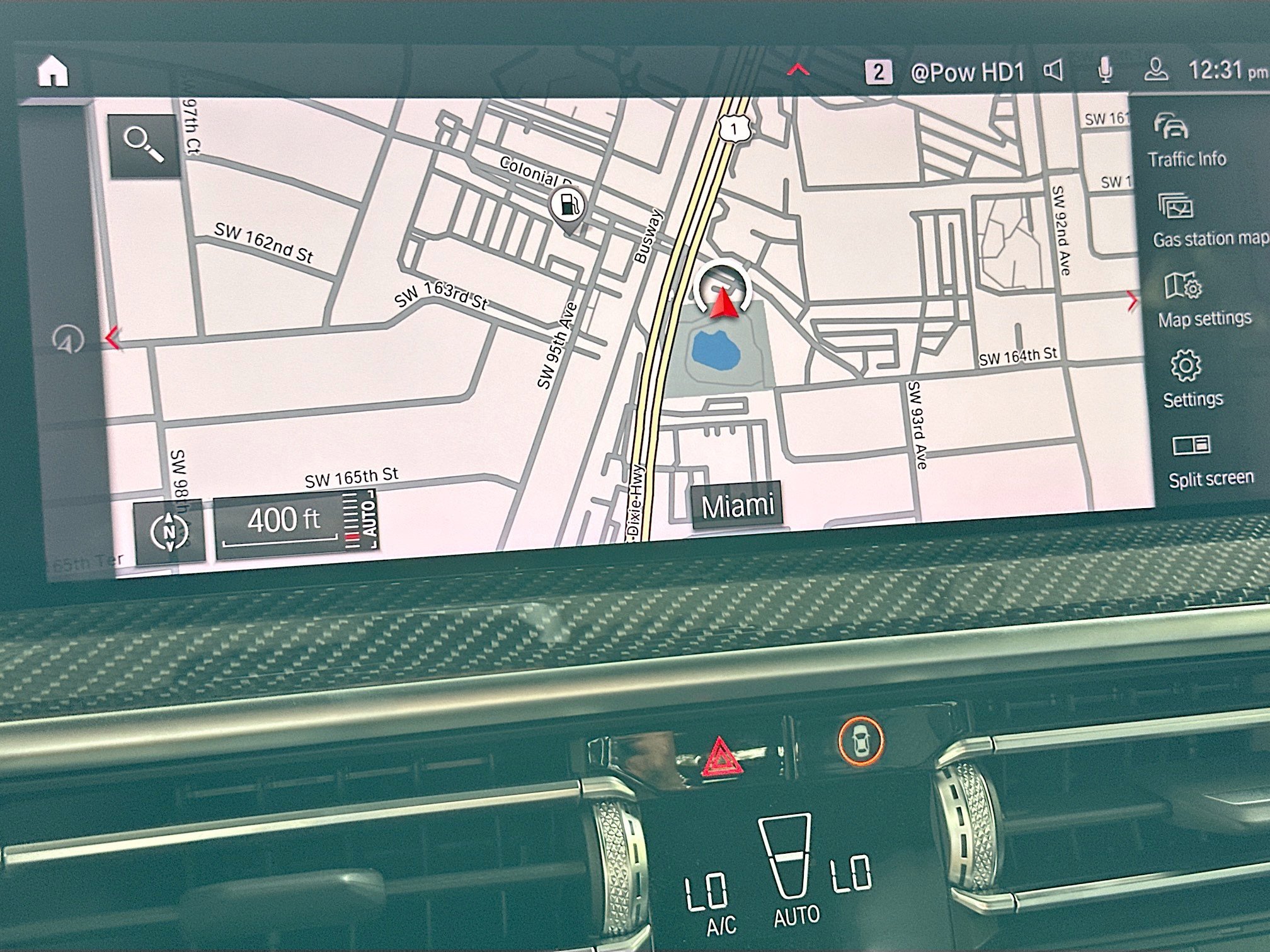Pull down the top red chevron

tap(798, 70)
